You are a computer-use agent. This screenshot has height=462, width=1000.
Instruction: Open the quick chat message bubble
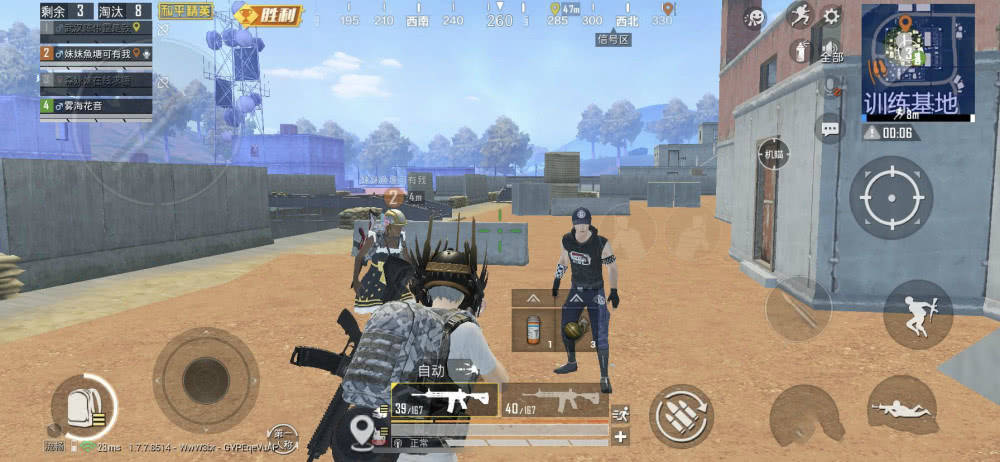(829, 128)
